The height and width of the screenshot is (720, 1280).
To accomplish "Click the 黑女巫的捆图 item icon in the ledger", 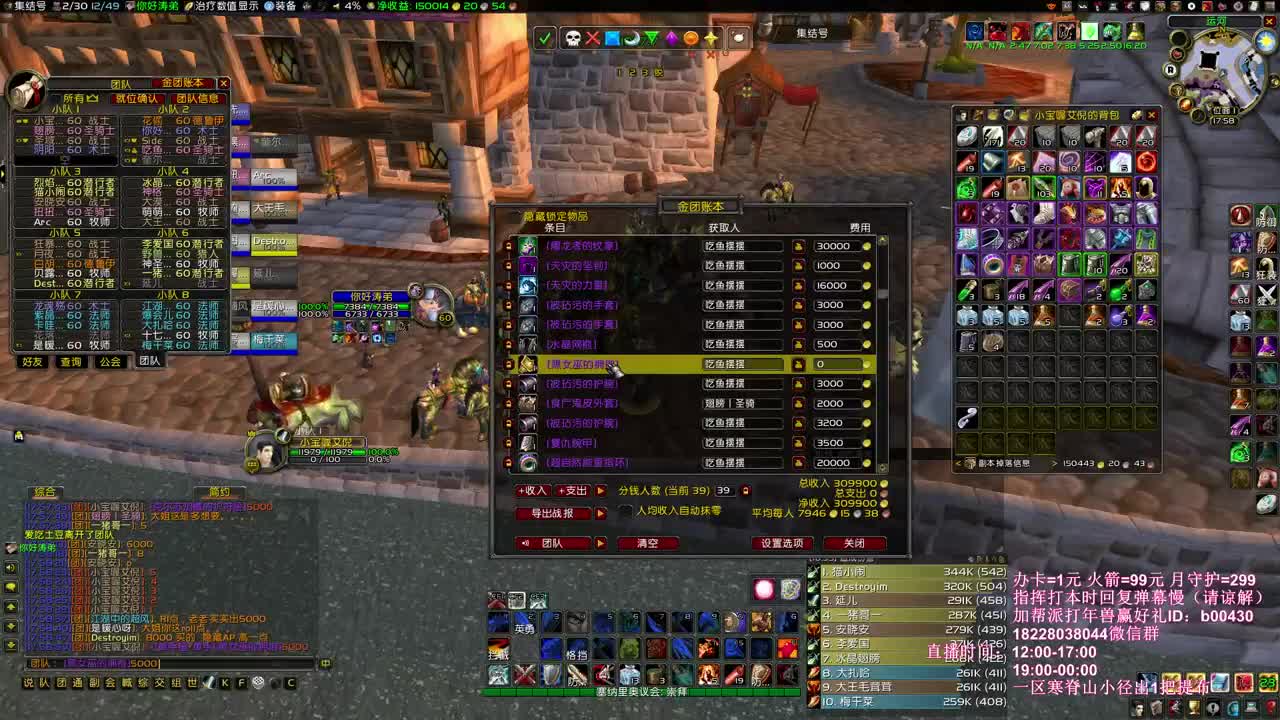I will tap(528, 365).
